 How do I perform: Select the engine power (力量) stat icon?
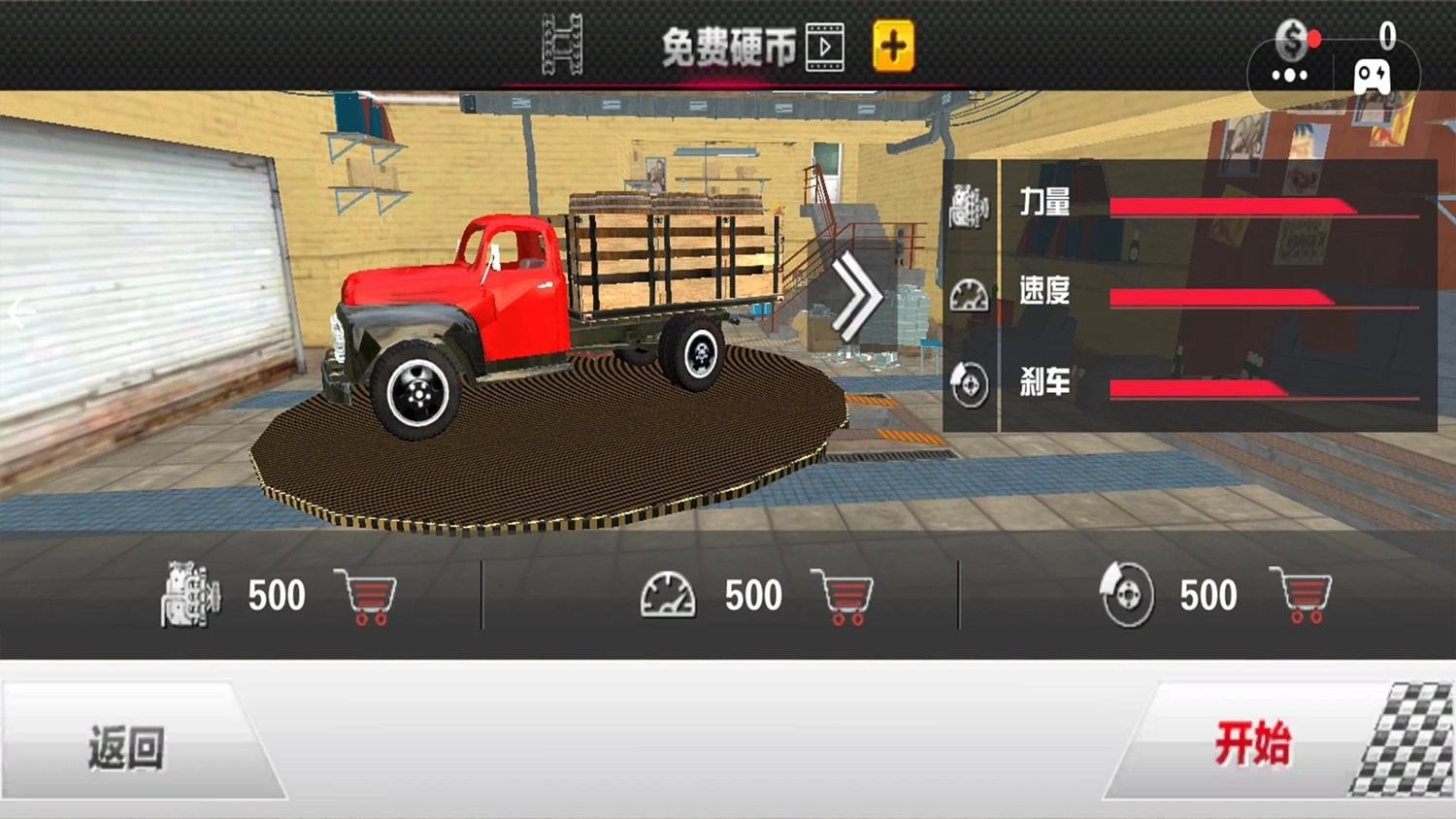(x=967, y=208)
